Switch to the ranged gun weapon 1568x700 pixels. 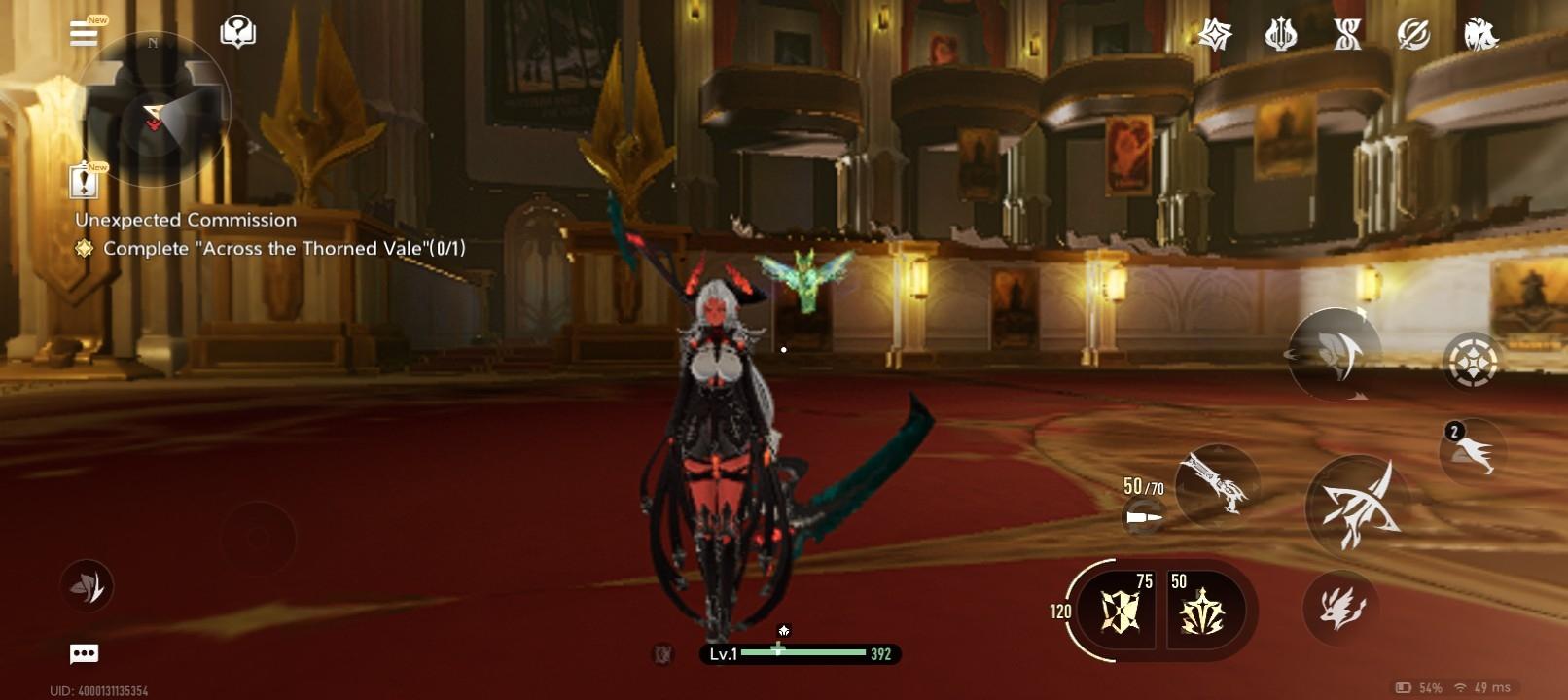click(x=1216, y=483)
